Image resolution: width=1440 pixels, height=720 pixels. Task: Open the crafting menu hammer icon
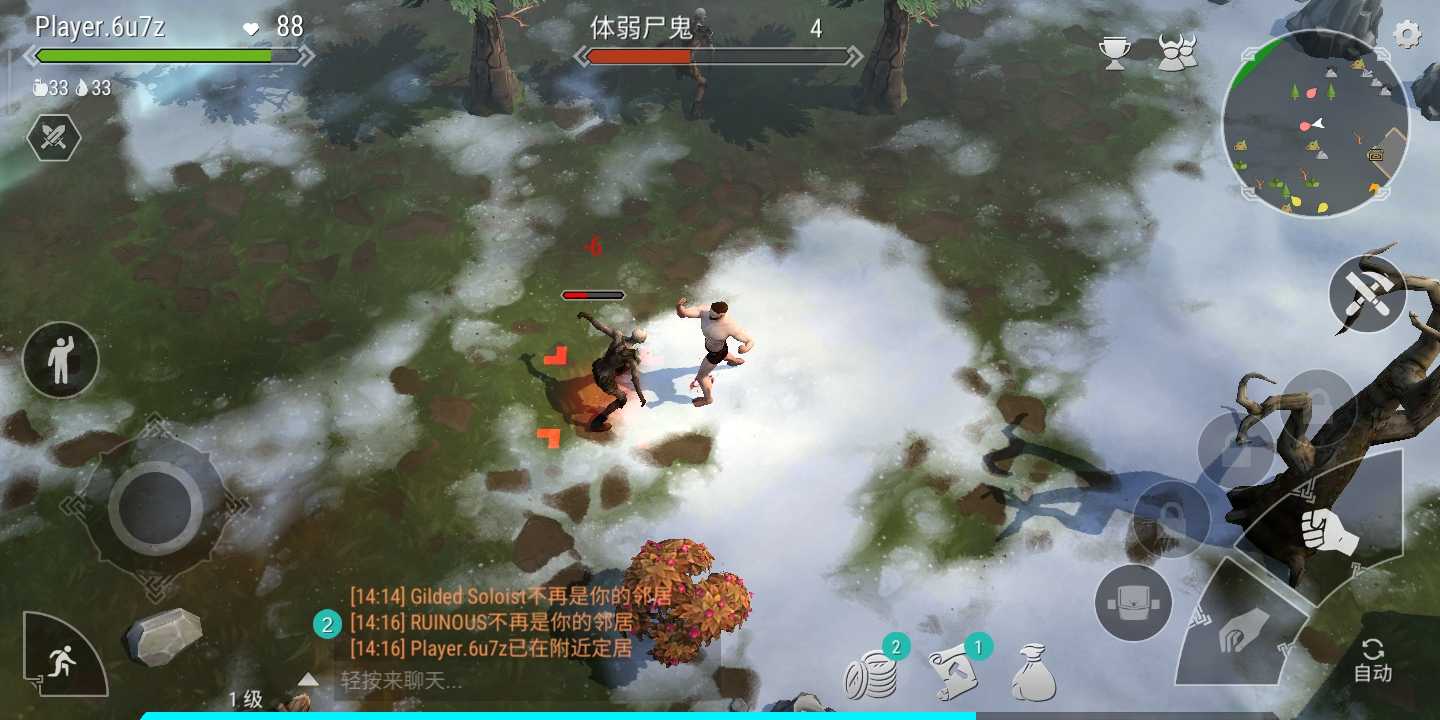click(1366, 295)
